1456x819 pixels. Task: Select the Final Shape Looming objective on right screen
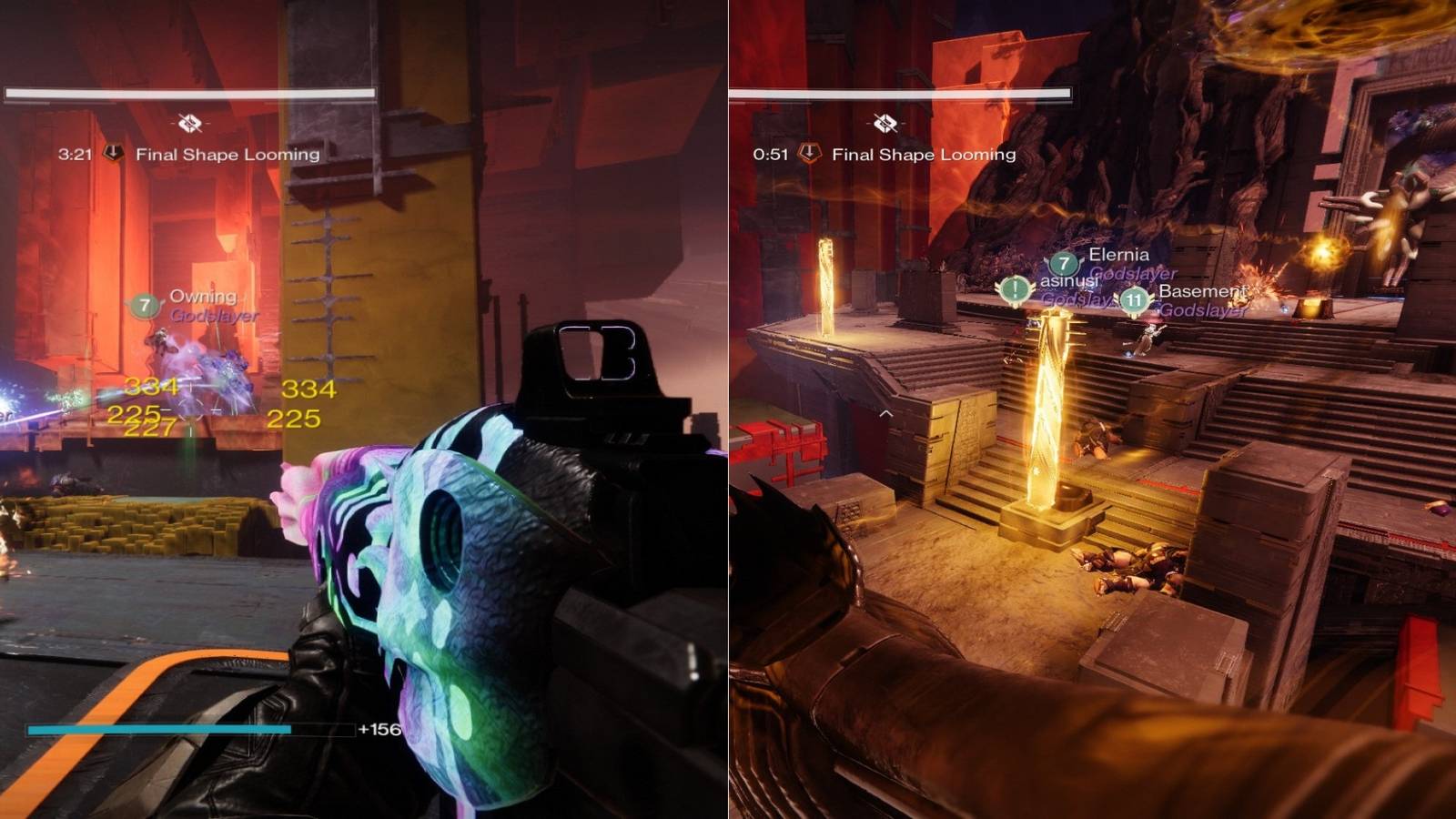[922, 155]
